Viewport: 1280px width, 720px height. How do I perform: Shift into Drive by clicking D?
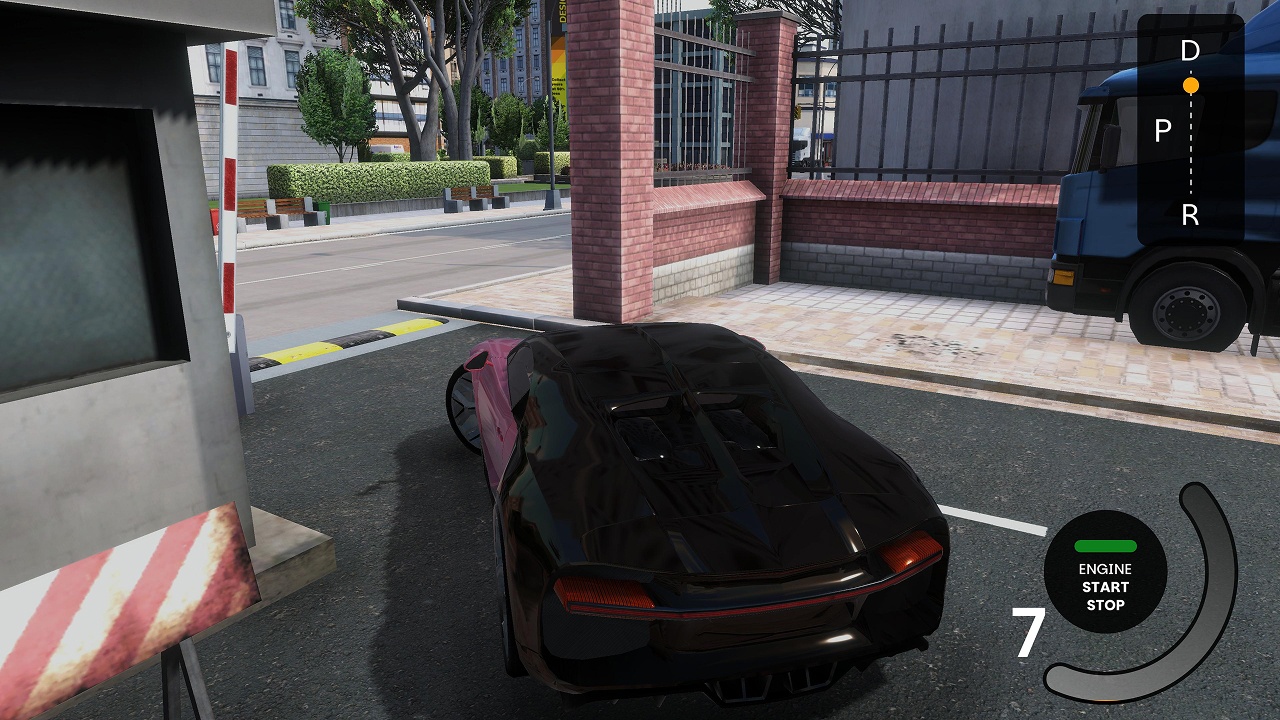point(1189,48)
